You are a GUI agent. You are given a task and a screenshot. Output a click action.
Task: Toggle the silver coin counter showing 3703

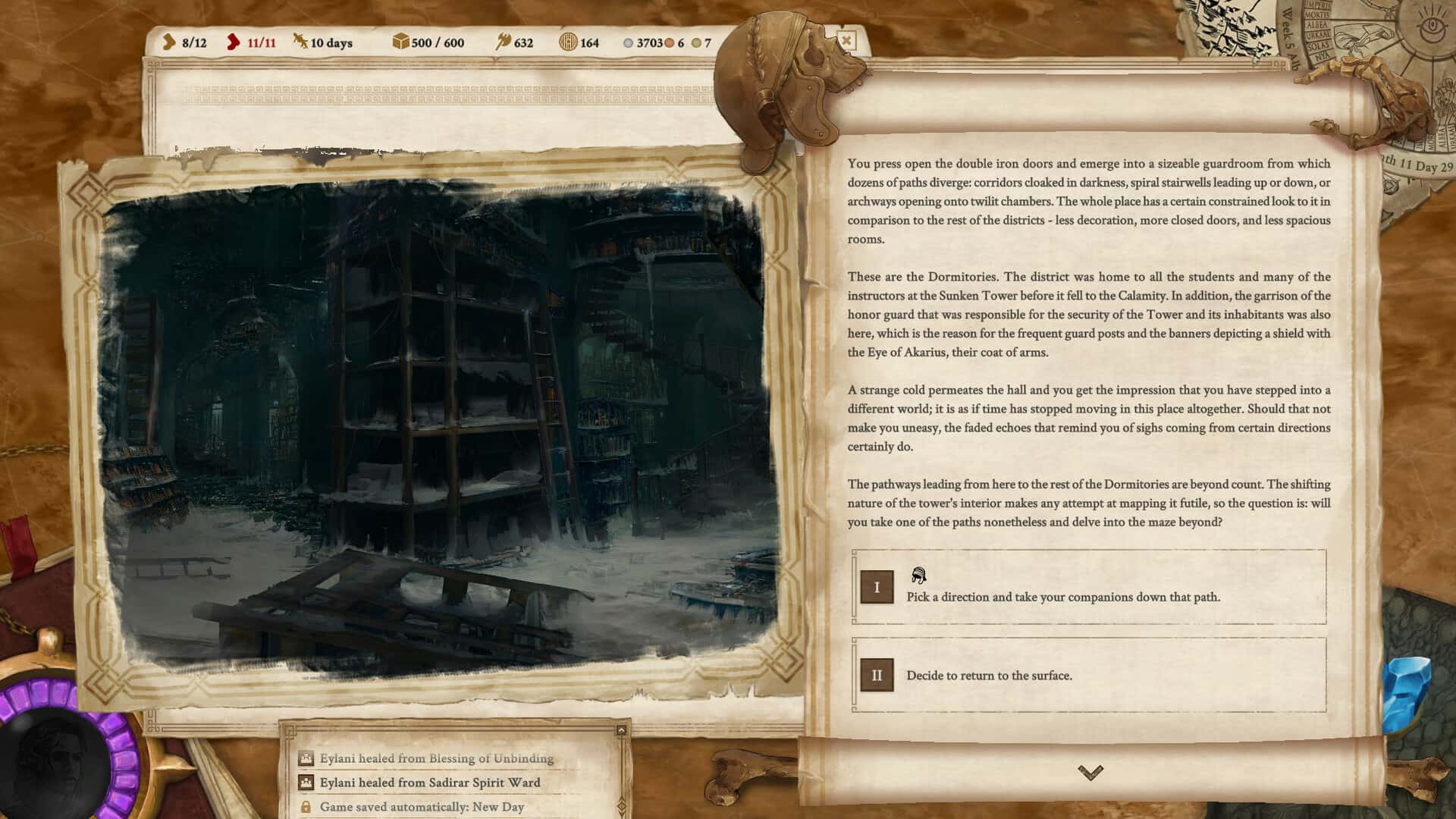click(x=627, y=43)
